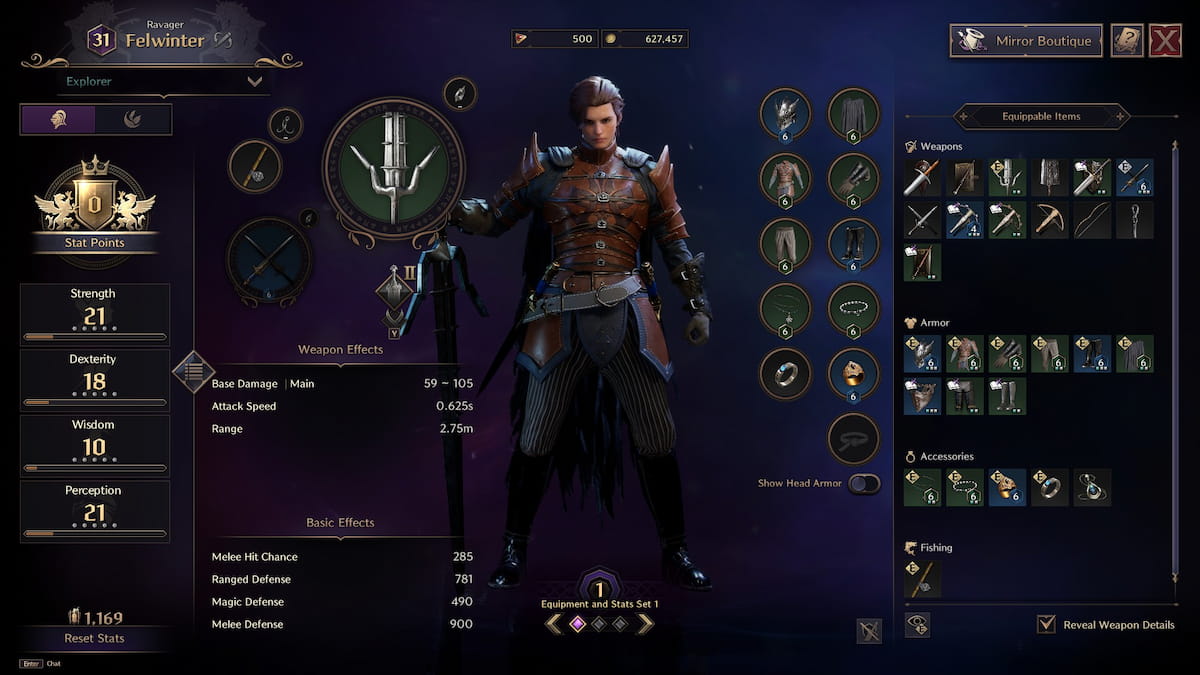Click the equipped ring slot
Screen dimensions: 1200x675
[785, 374]
